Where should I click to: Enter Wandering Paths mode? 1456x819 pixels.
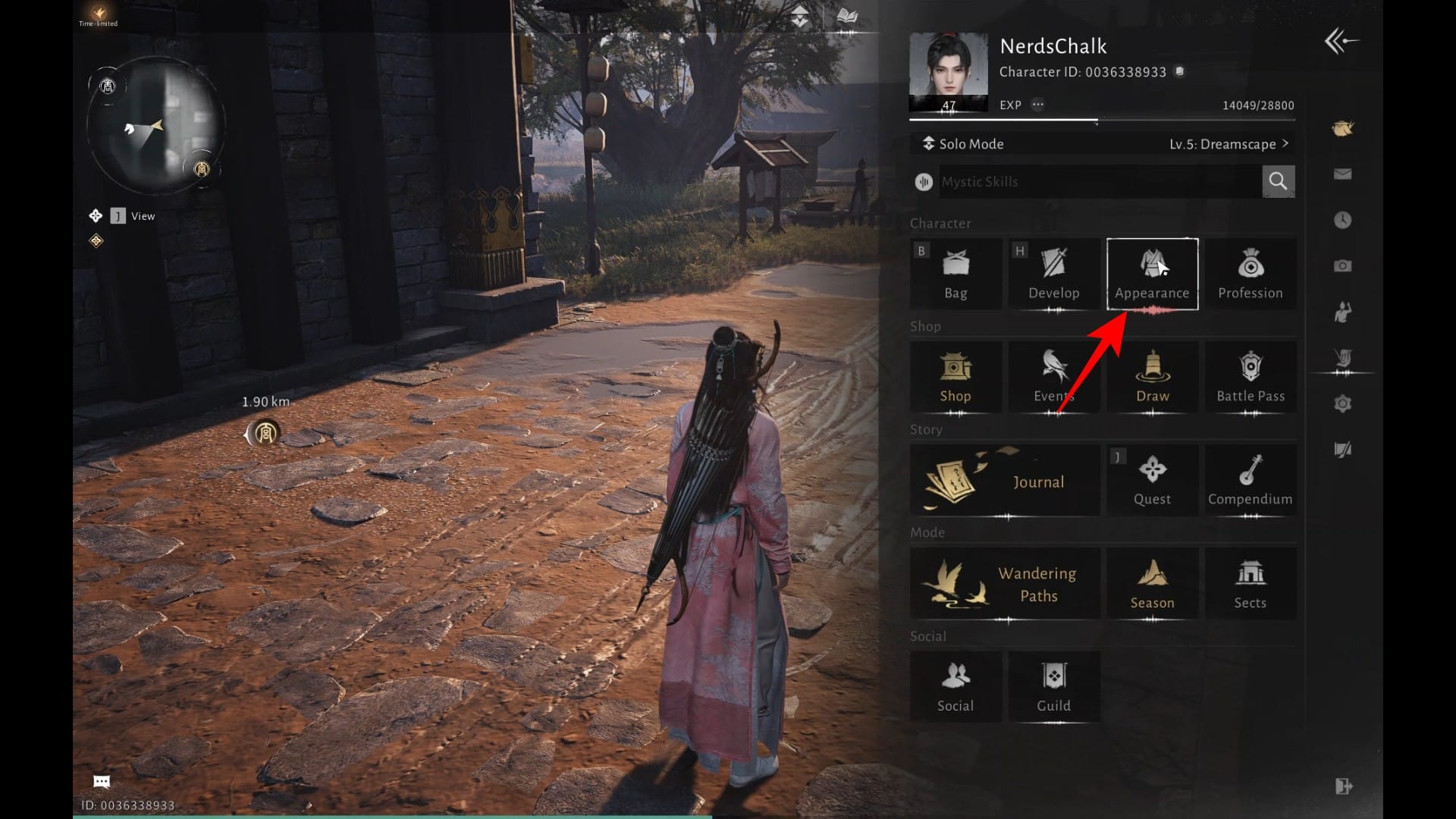pos(1005,584)
